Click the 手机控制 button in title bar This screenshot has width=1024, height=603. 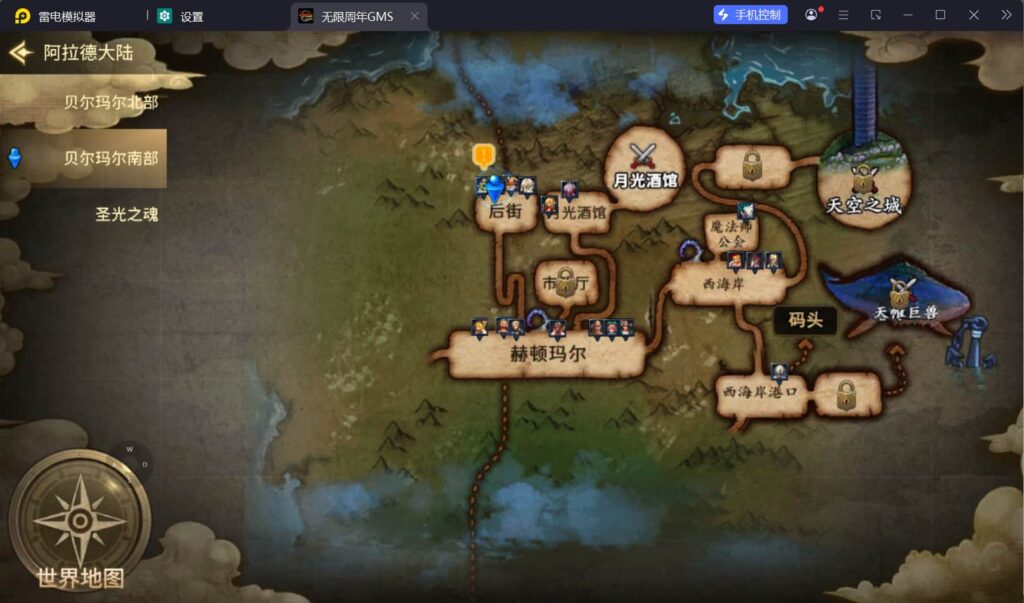(750, 15)
